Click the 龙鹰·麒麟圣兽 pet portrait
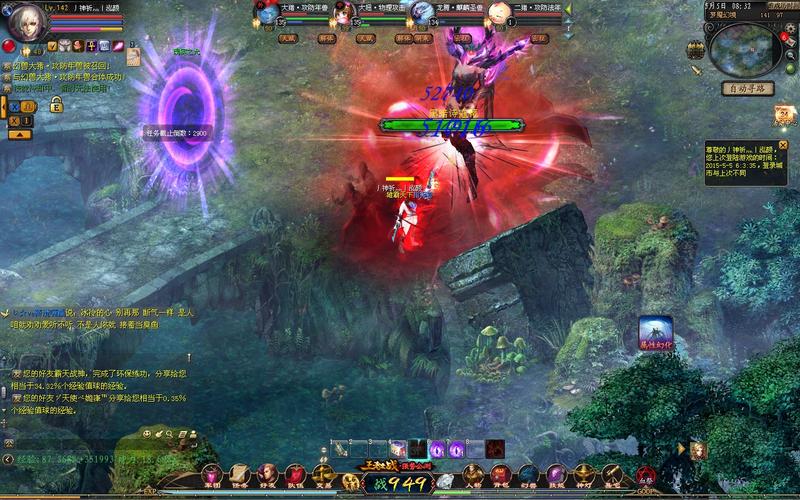800x500 pixels. pos(422,14)
